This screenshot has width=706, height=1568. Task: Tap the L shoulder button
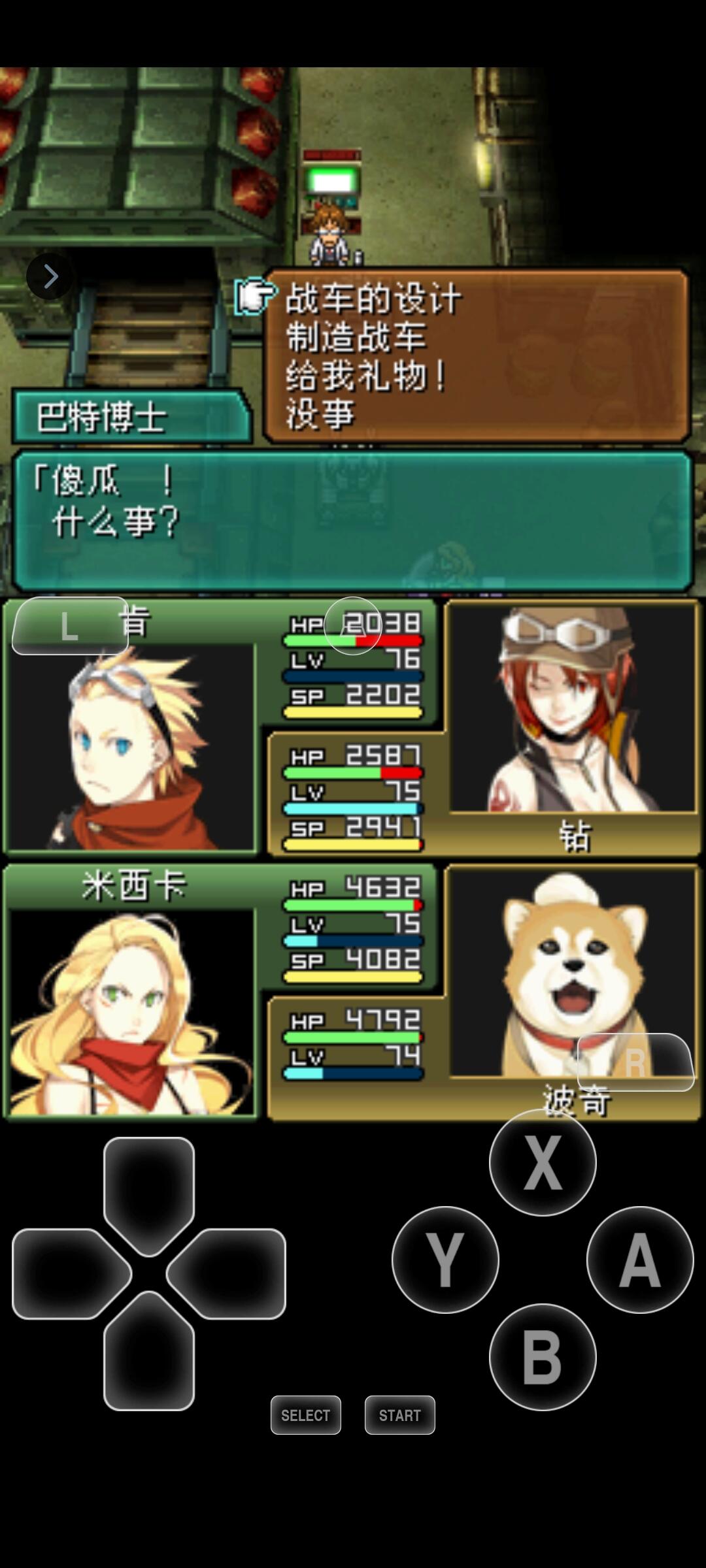coord(70,626)
